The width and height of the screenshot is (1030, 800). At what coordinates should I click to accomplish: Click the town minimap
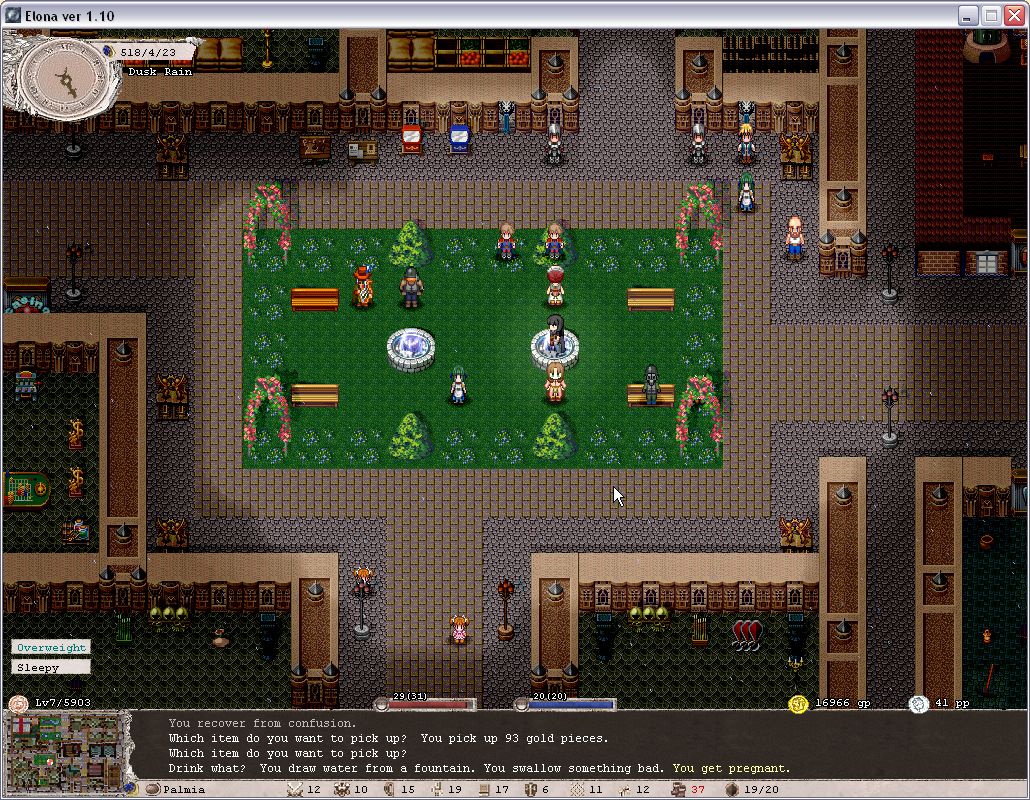coord(68,746)
